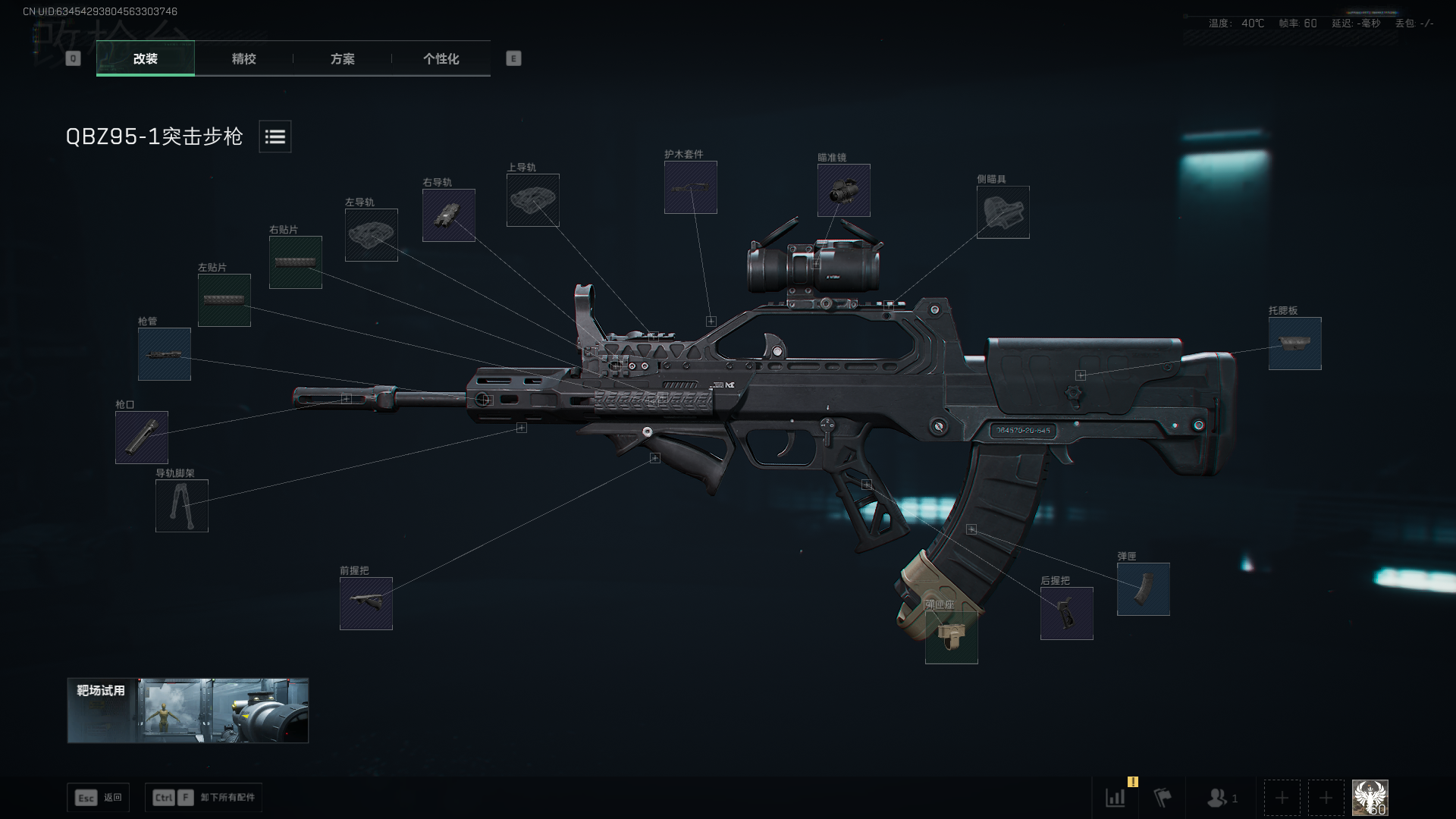Choose the 枪管 barrel slot

pyautogui.click(x=165, y=354)
